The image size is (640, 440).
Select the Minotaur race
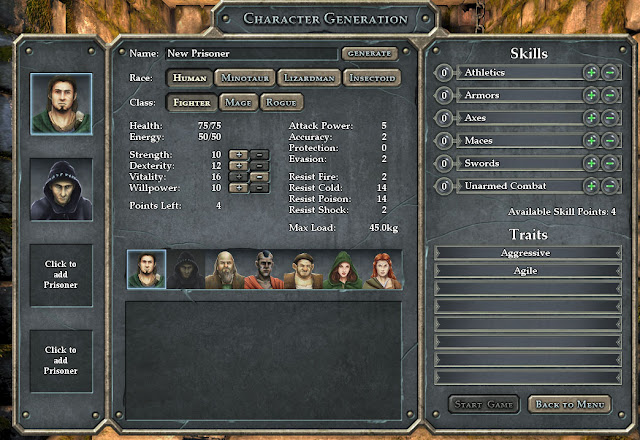pos(244,77)
